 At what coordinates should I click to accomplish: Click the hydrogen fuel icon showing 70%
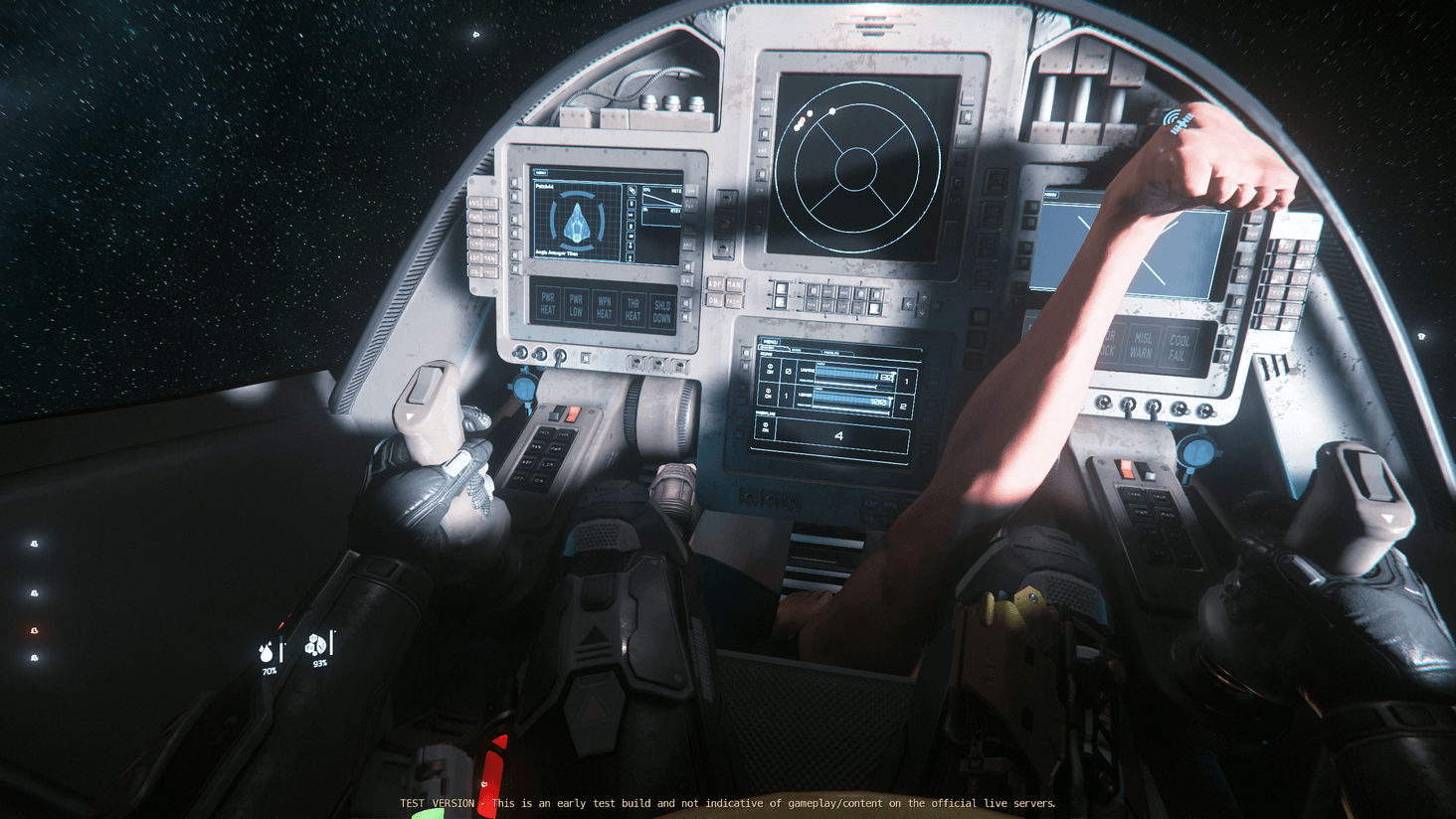[x=267, y=651]
